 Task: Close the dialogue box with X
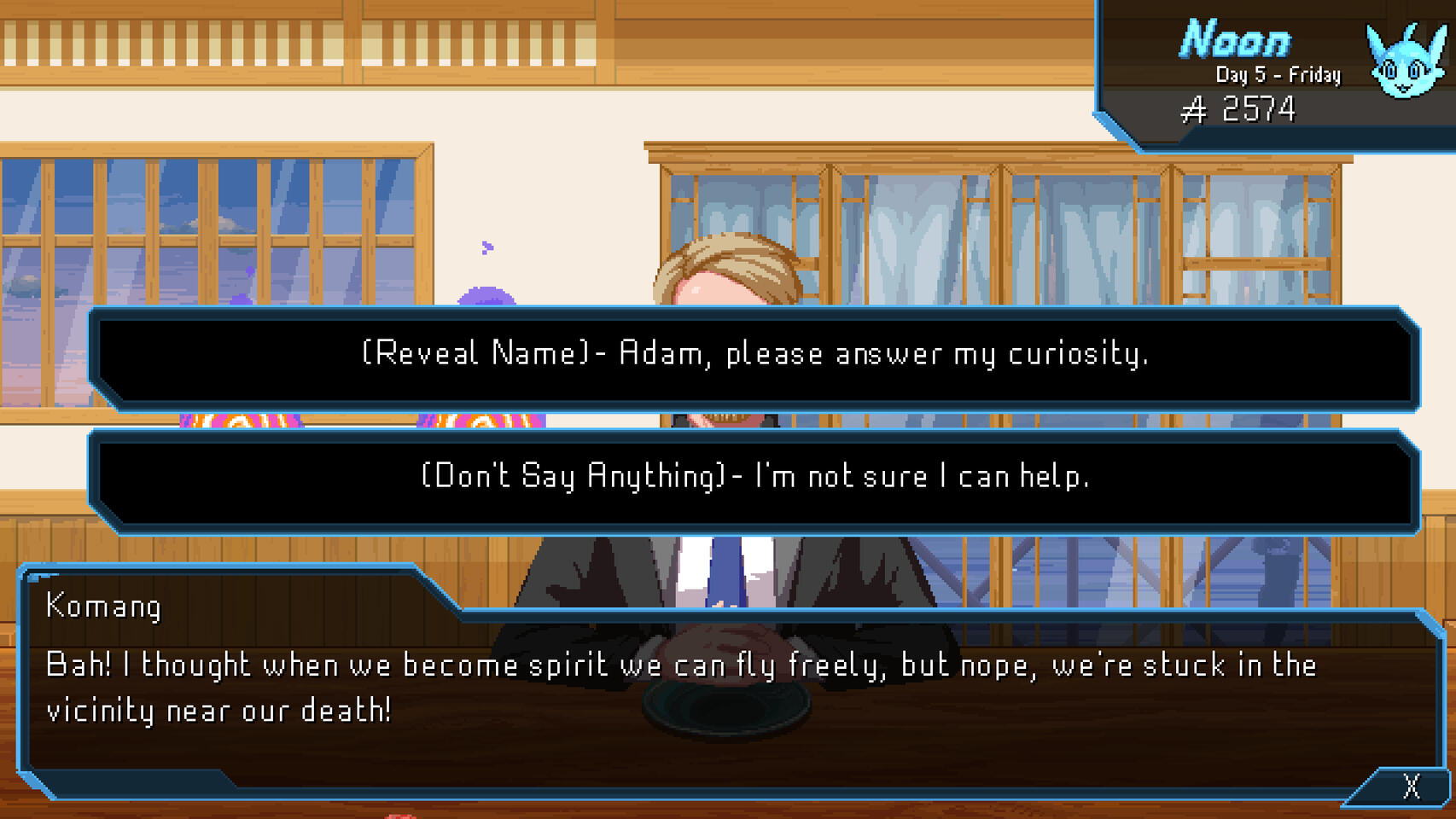tap(1411, 786)
